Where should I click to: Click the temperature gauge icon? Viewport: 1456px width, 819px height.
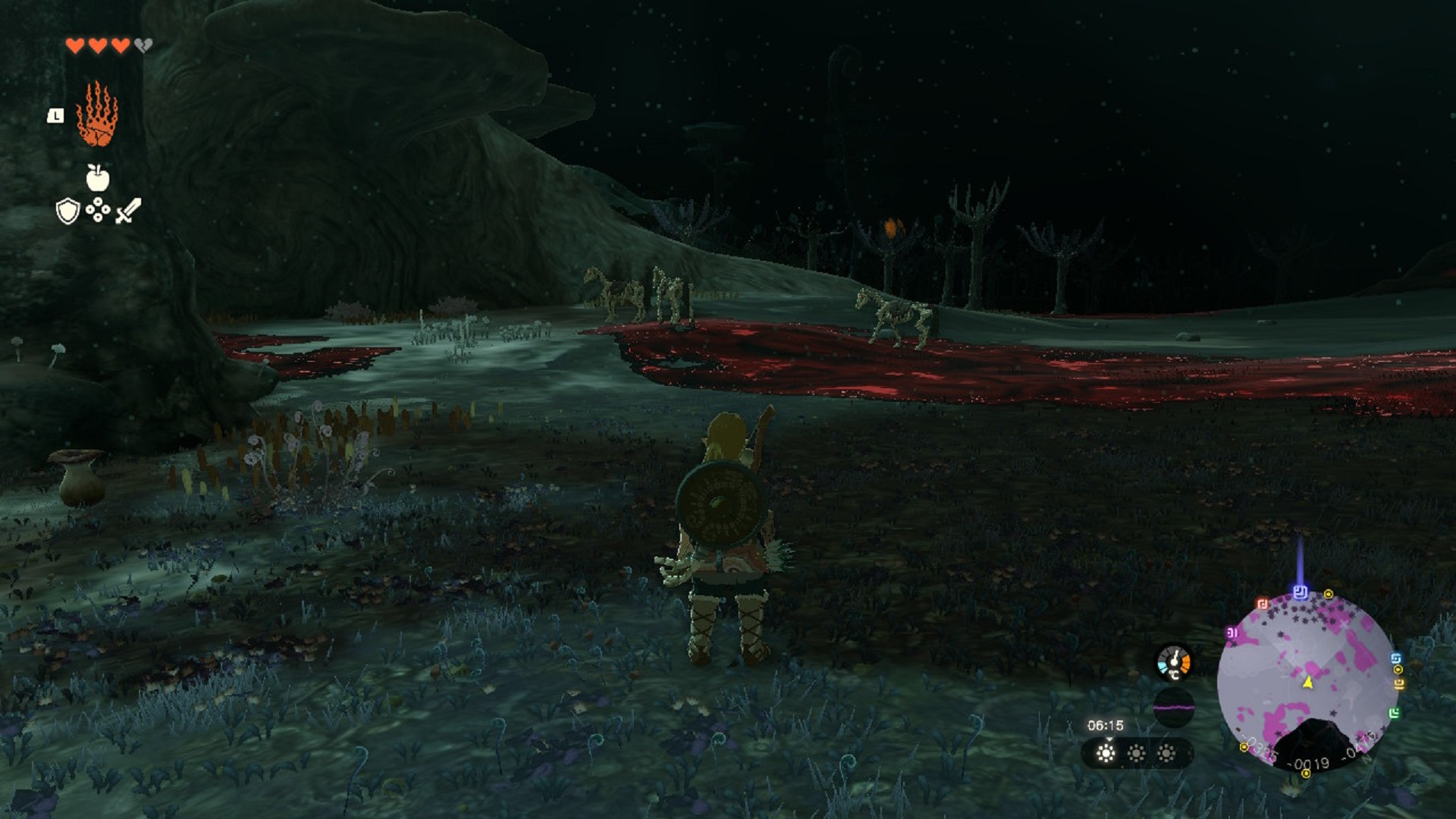[x=1173, y=662]
